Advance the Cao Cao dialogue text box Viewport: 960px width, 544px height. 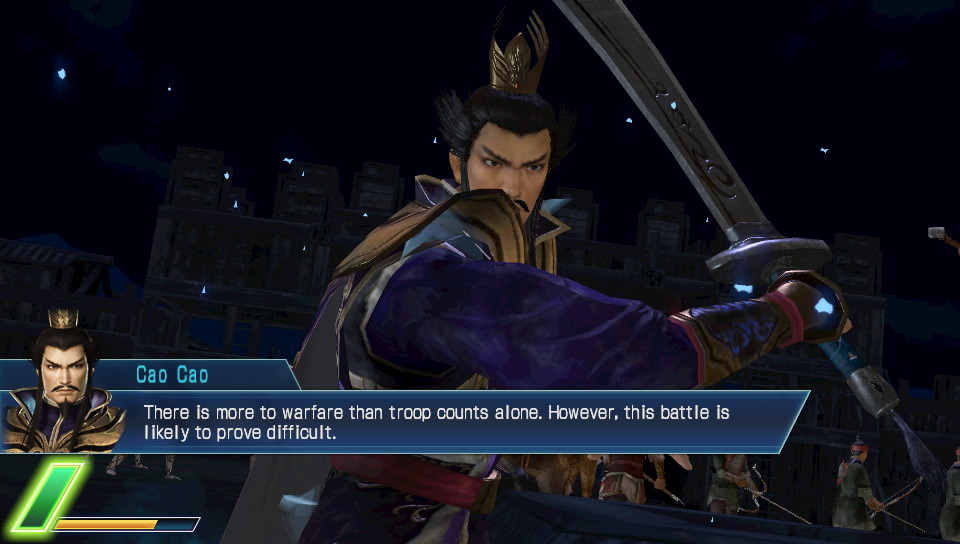click(x=470, y=421)
